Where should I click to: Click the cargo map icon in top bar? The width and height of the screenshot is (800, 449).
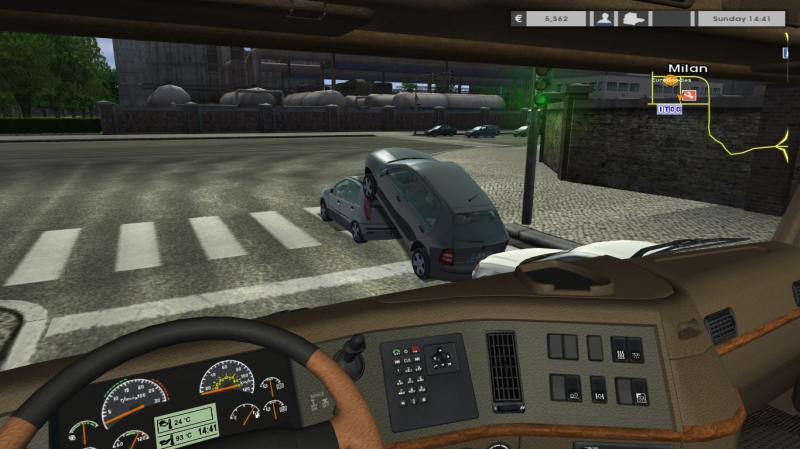click(x=635, y=18)
